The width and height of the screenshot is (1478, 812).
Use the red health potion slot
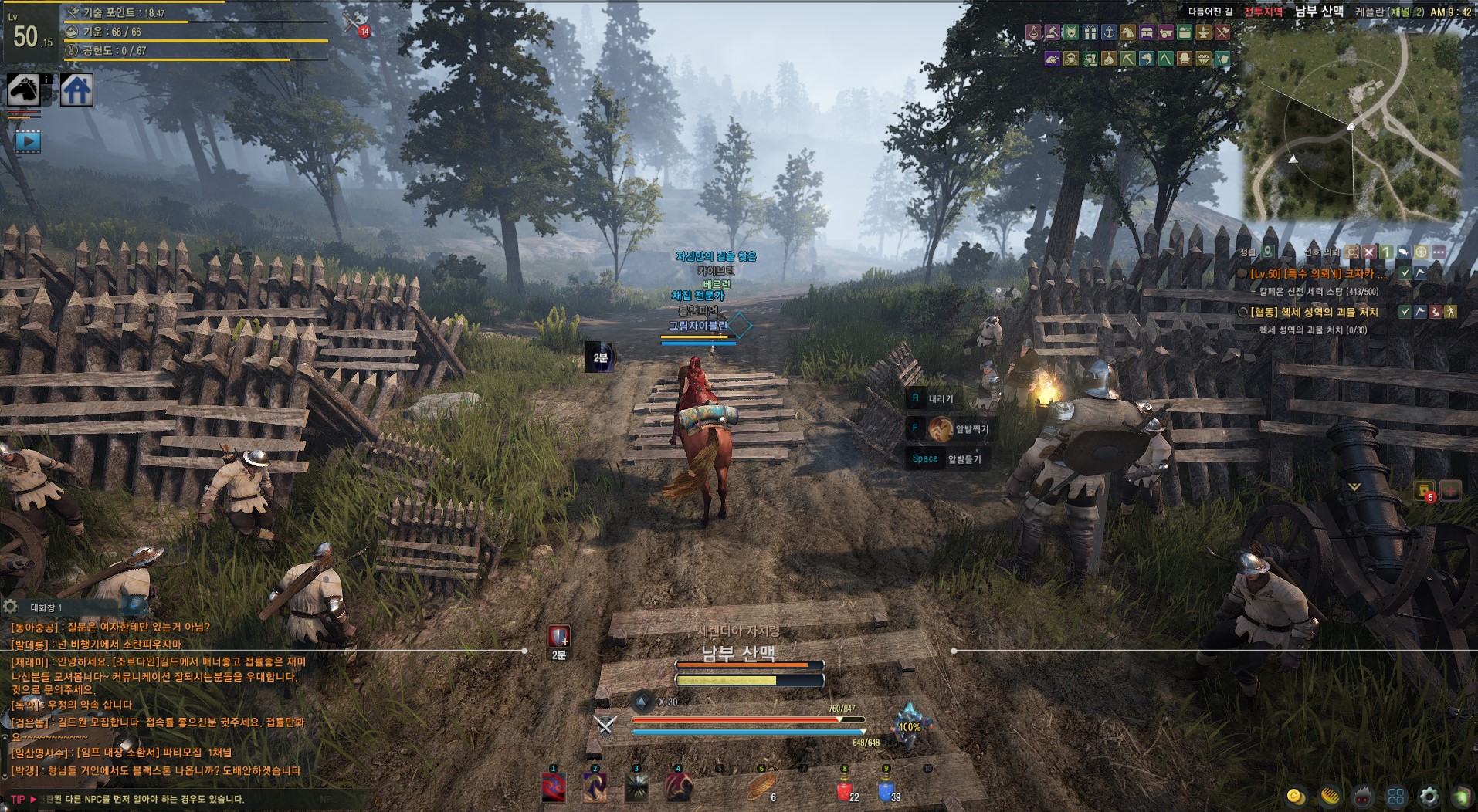coord(844,790)
